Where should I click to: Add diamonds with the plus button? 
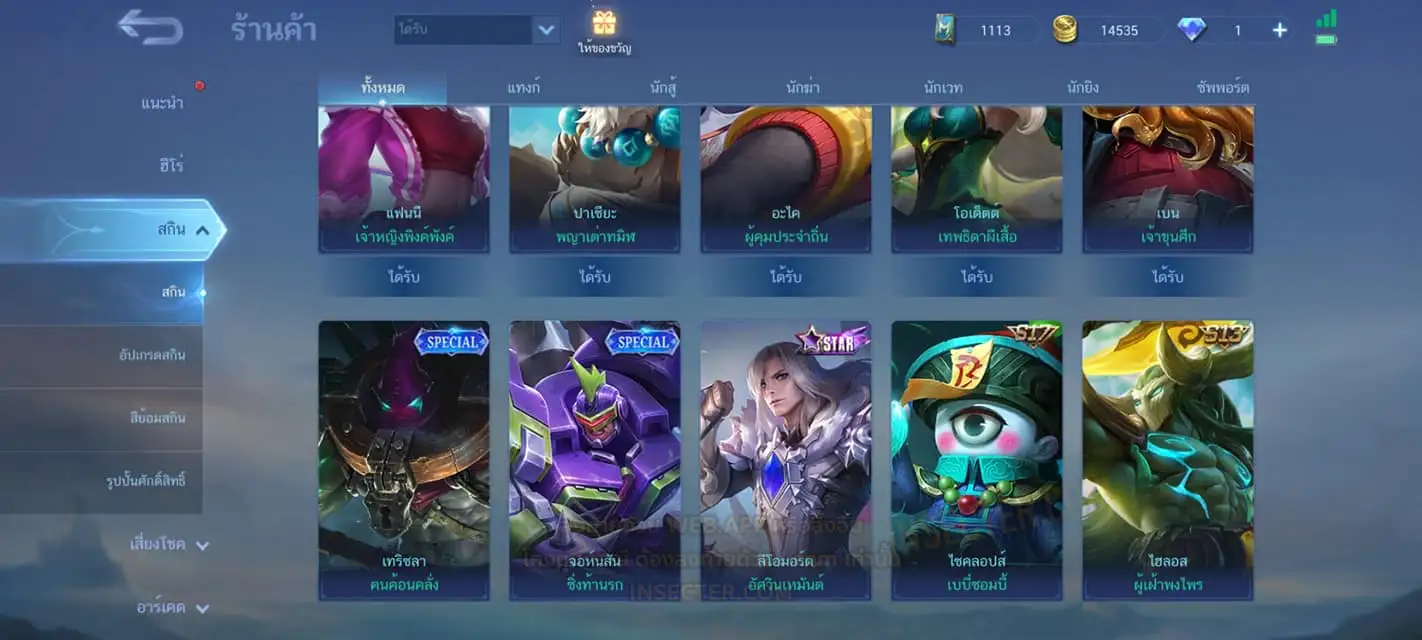click(x=1279, y=30)
